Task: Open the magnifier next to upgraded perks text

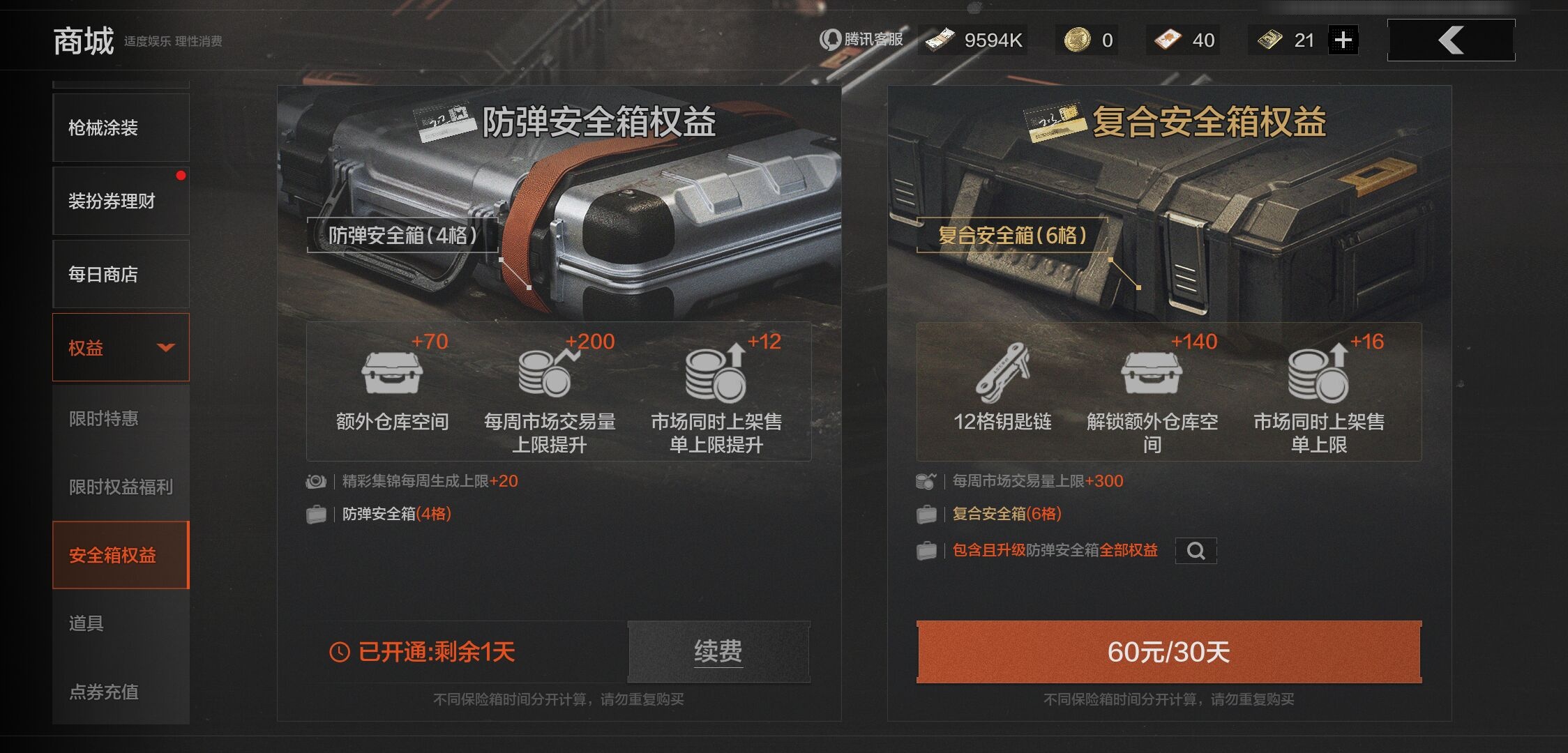Action: pos(1196,551)
